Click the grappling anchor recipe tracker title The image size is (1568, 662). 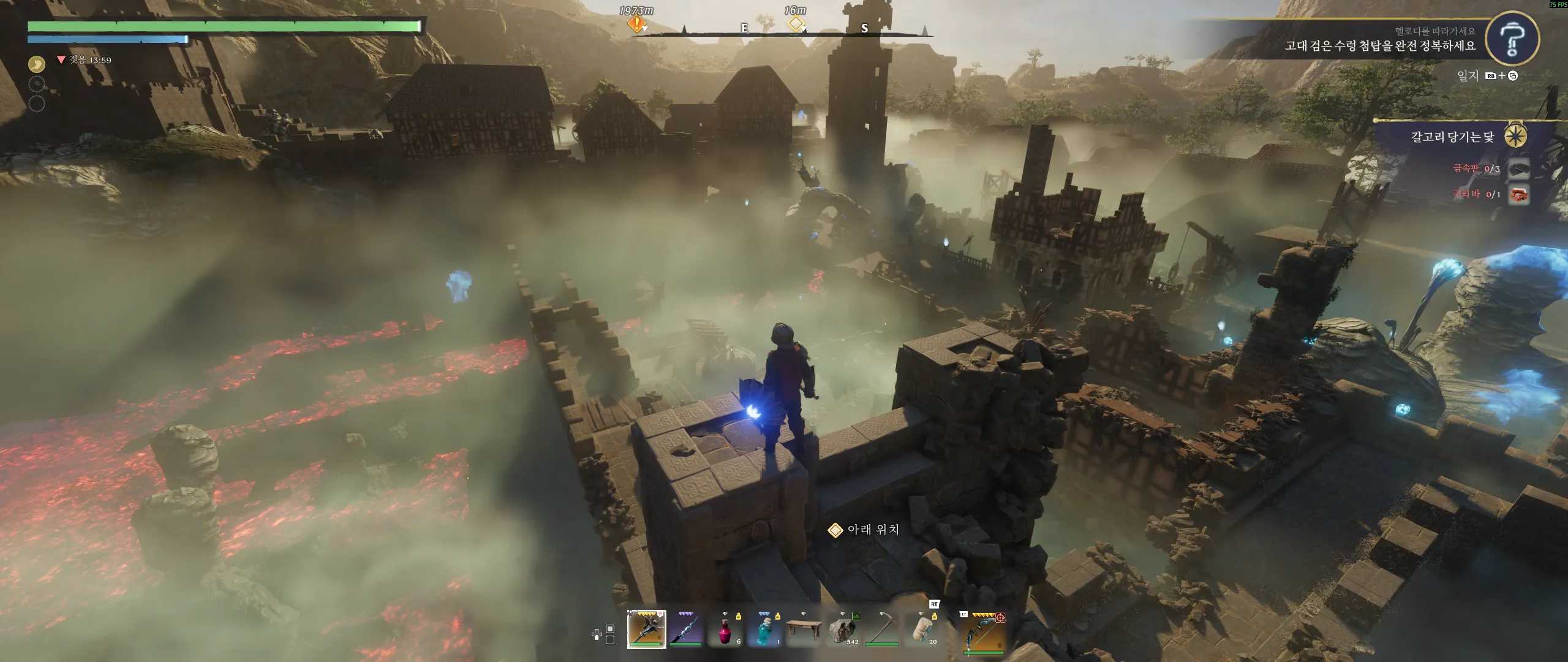pyautogui.click(x=1452, y=137)
